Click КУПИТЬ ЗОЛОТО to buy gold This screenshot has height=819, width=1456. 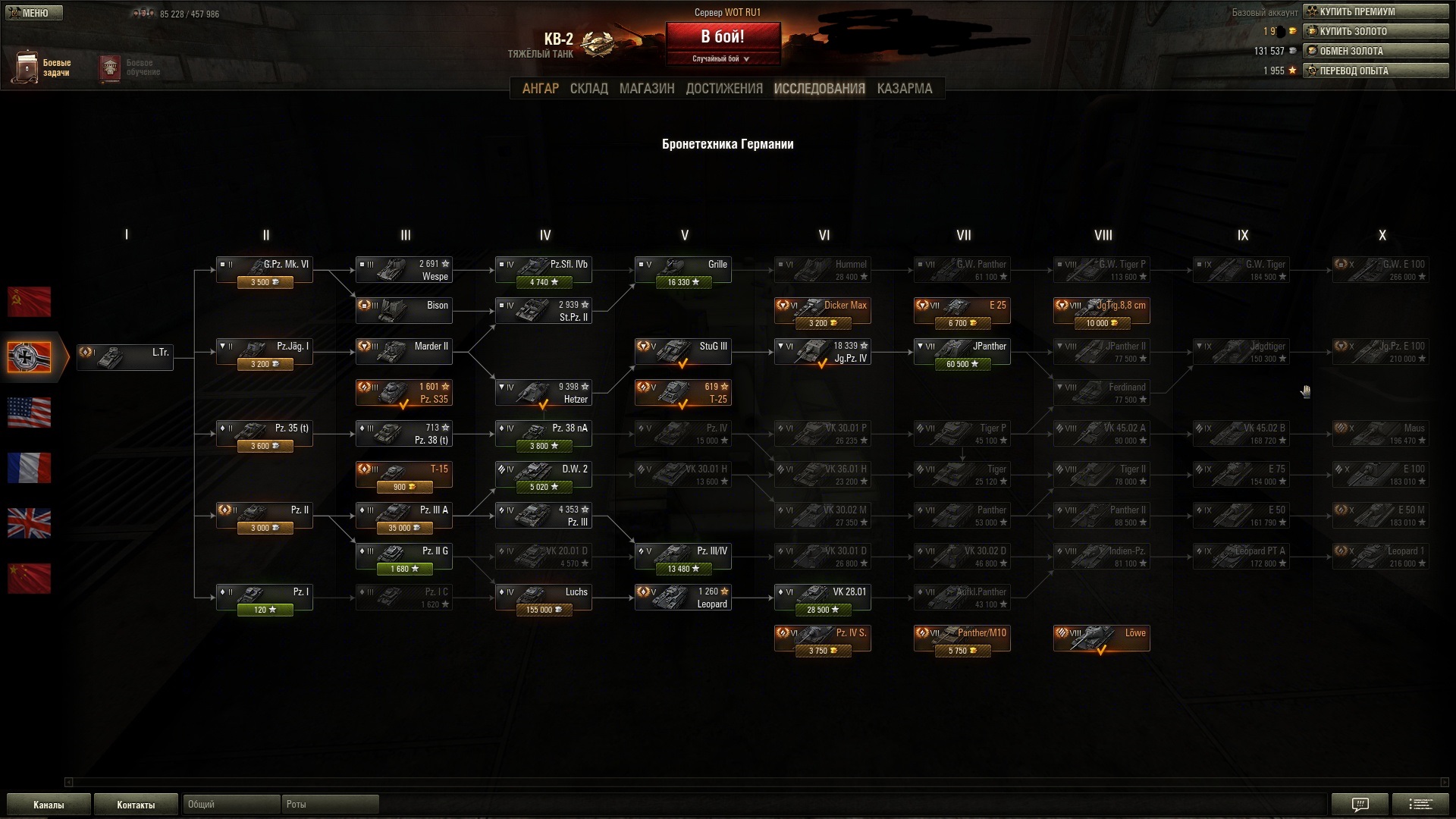(x=1376, y=32)
